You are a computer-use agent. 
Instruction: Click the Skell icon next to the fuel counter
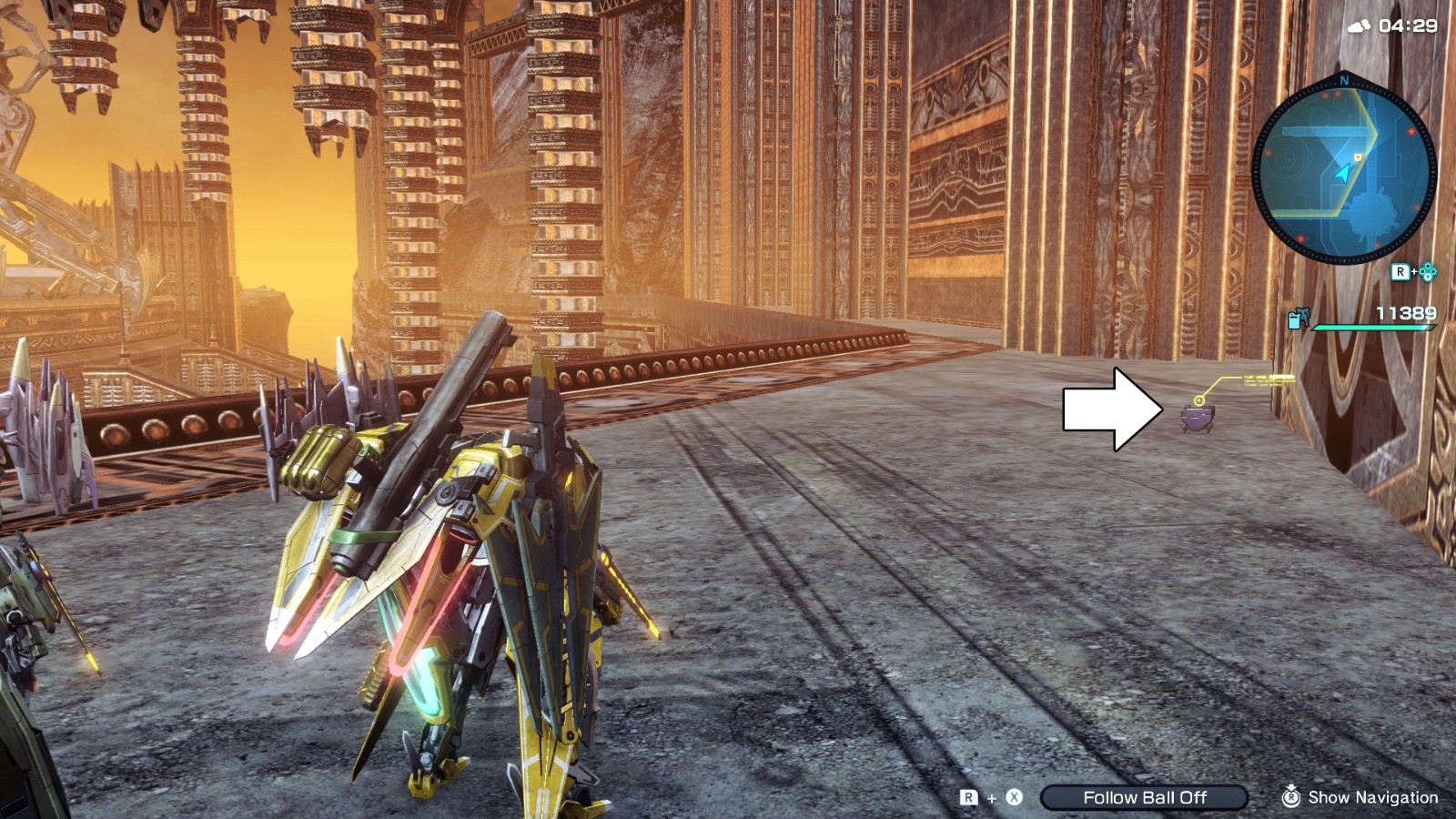point(1301,318)
